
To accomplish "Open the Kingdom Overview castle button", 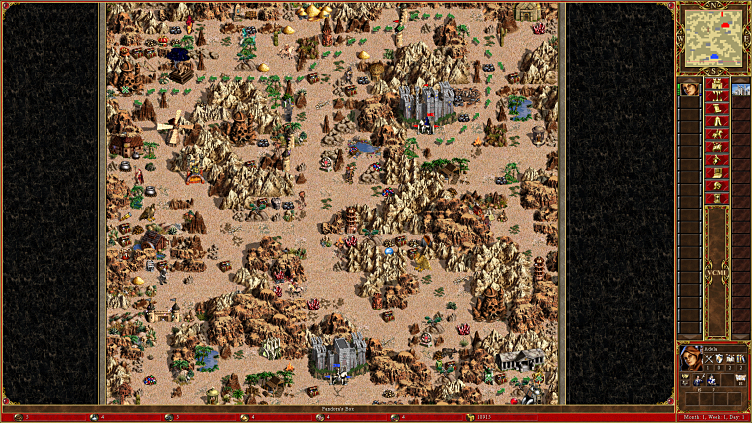I will point(715,83).
